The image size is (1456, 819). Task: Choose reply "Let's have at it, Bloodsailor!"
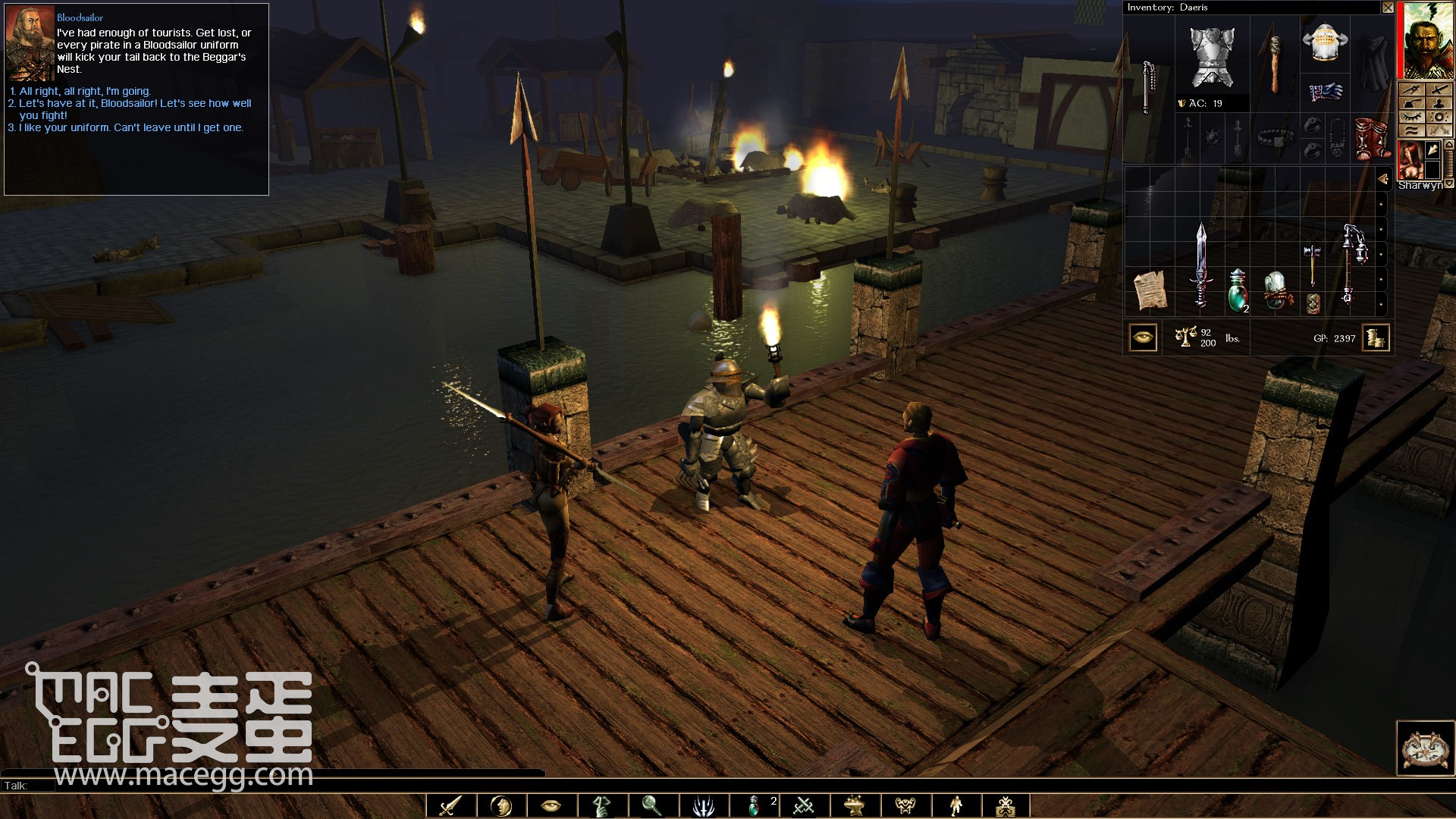[134, 104]
